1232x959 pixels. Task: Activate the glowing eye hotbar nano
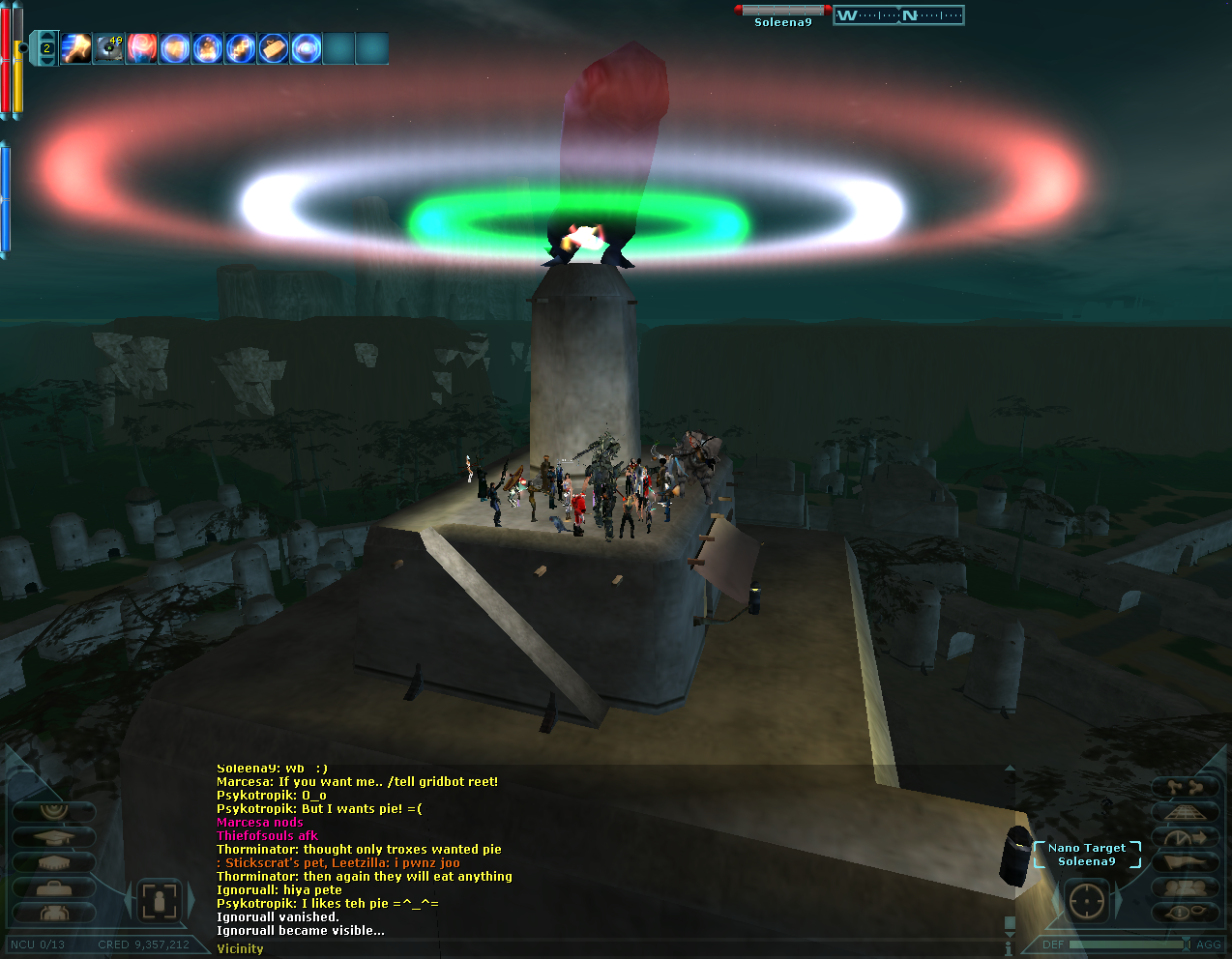tap(307, 48)
